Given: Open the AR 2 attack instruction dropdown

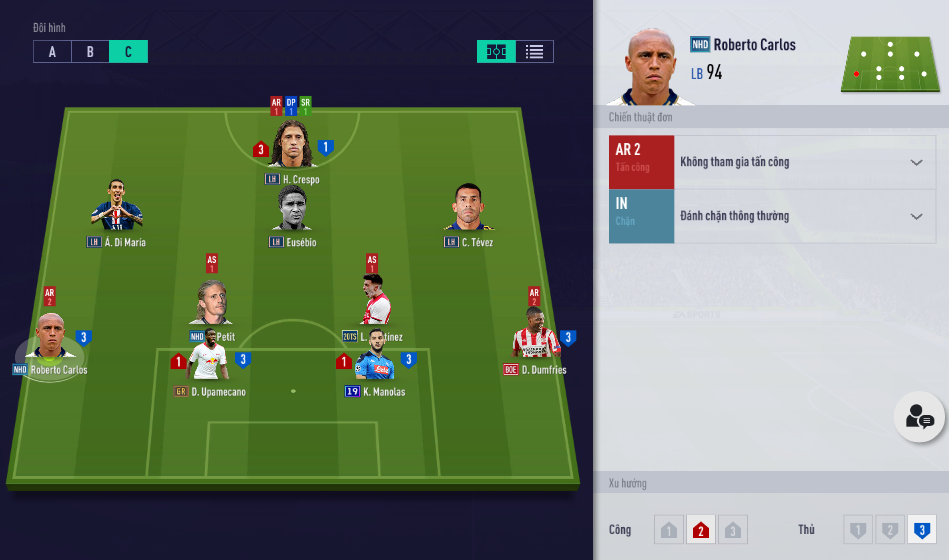Looking at the screenshot, I should tap(916, 162).
